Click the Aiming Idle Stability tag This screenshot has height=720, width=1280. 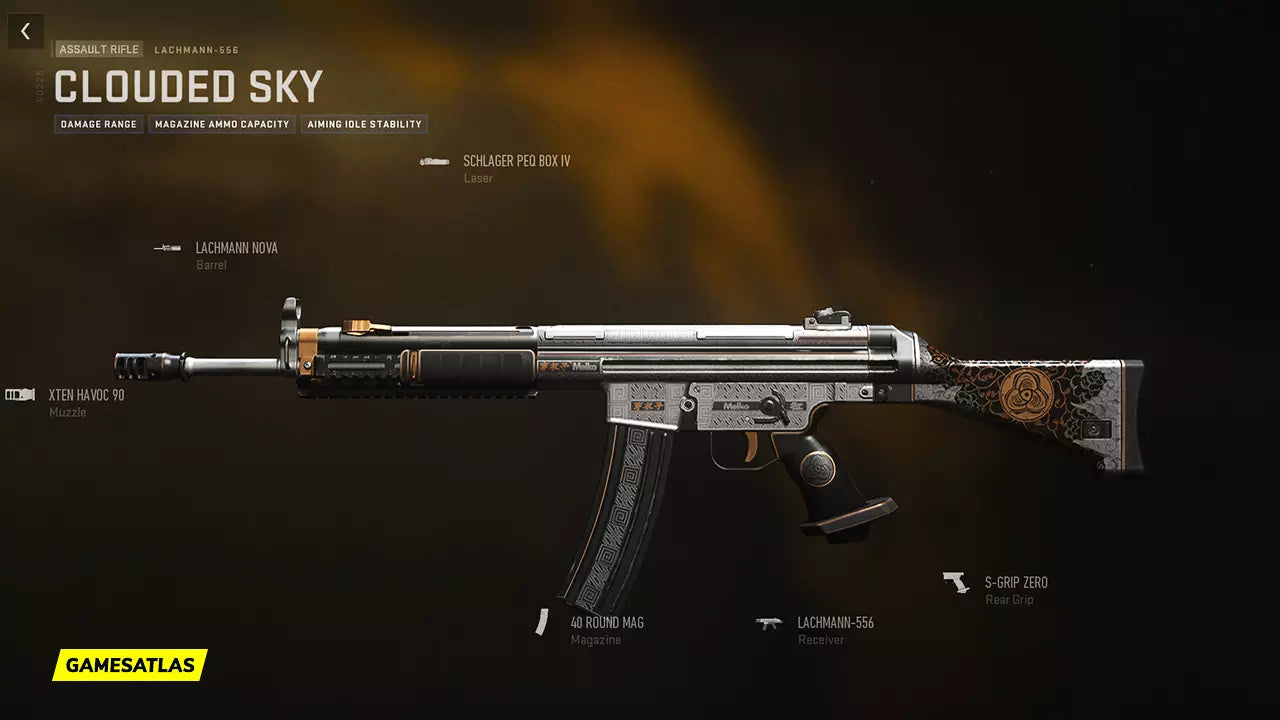click(x=364, y=125)
